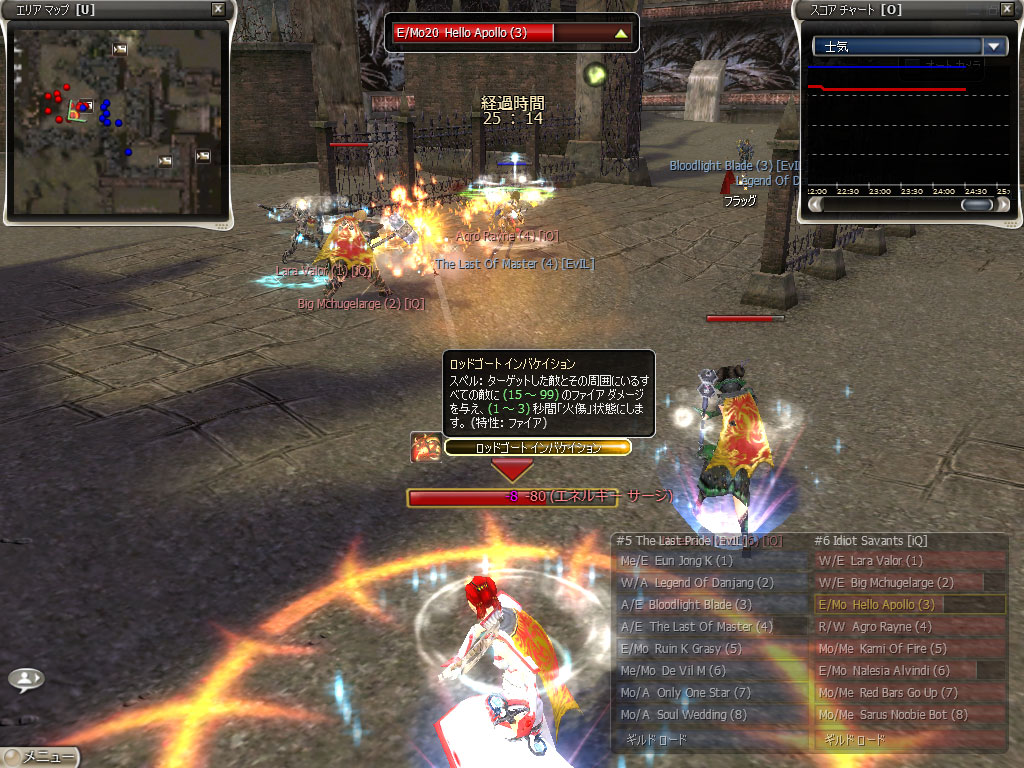
Task: Select the guild lord row under Idiot Savants
Action: 908,741
